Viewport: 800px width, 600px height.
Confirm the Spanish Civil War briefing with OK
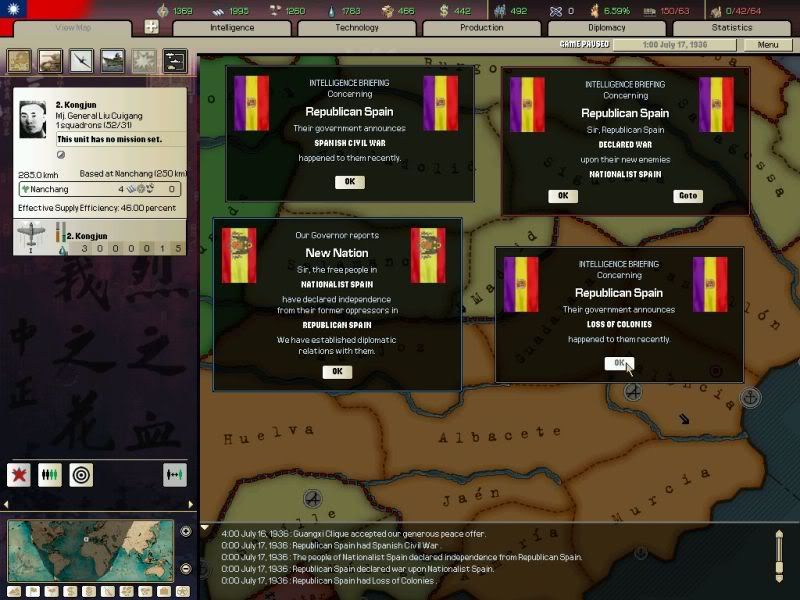349,182
